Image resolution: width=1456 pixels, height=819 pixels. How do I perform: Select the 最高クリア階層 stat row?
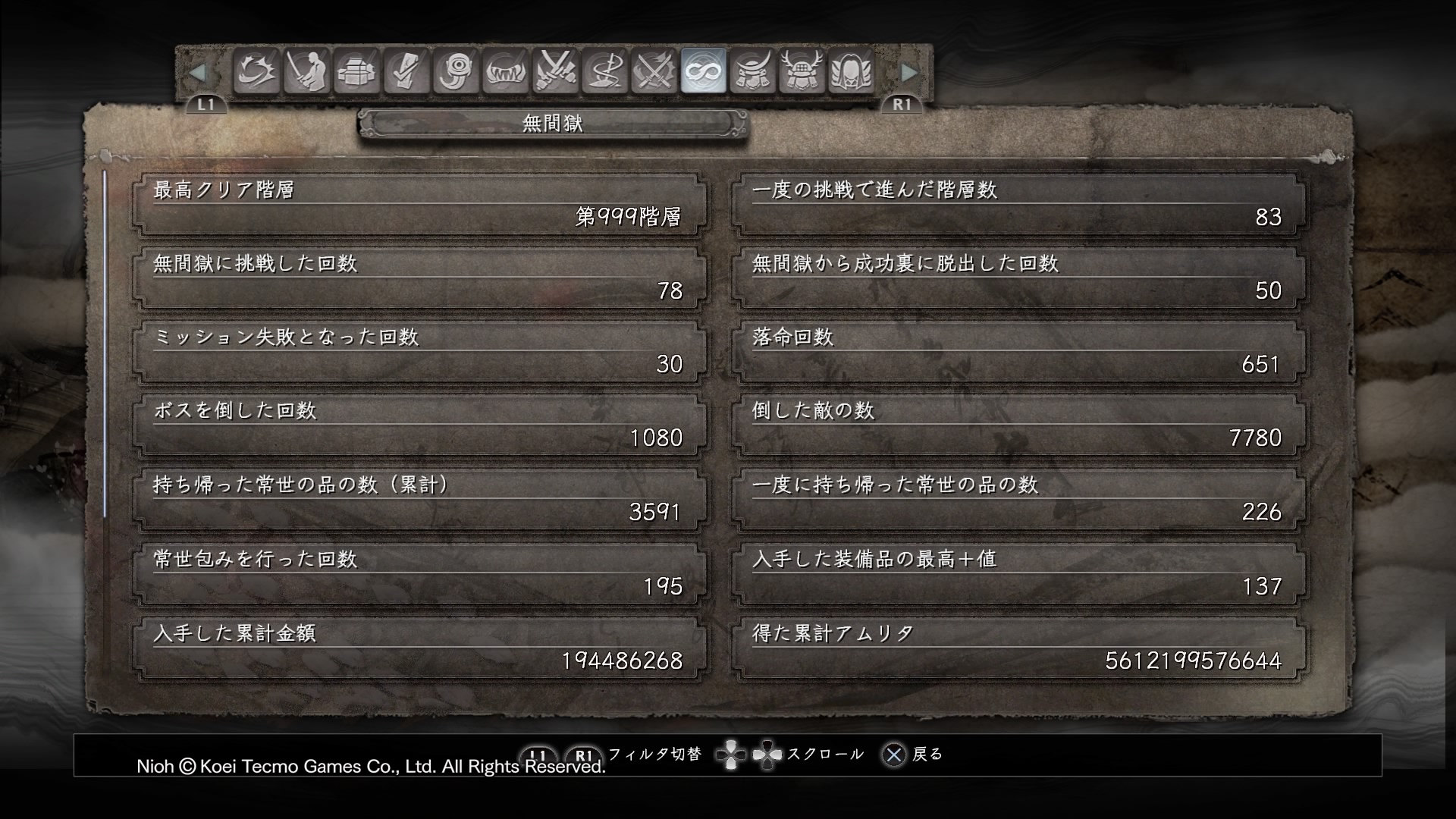[418, 204]
